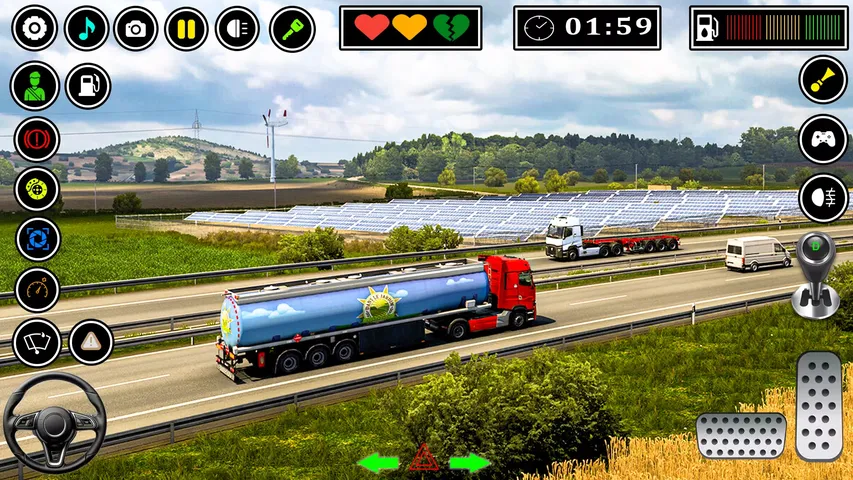Change controls with the gamepad icon
853x480 pixels.
point(822,139)
